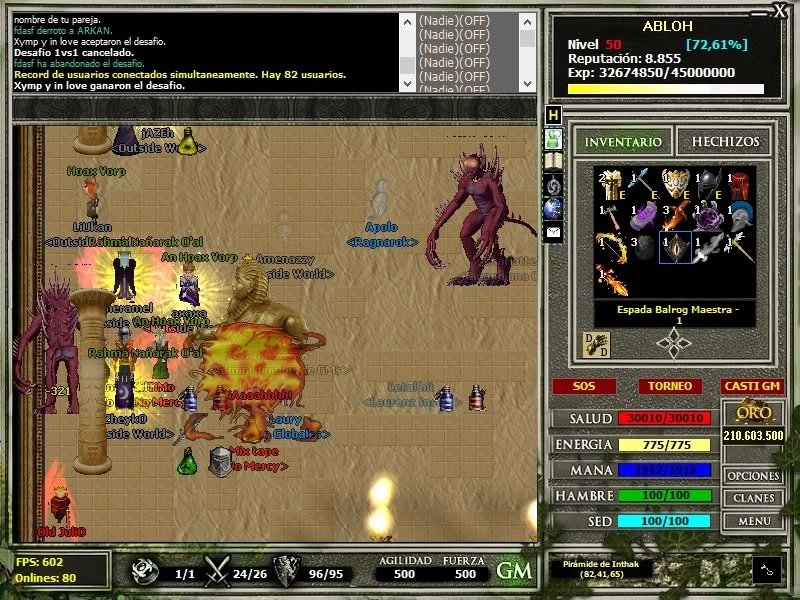Click the Casti GM button
Screen dimensions: 800x600
(751, 386)
